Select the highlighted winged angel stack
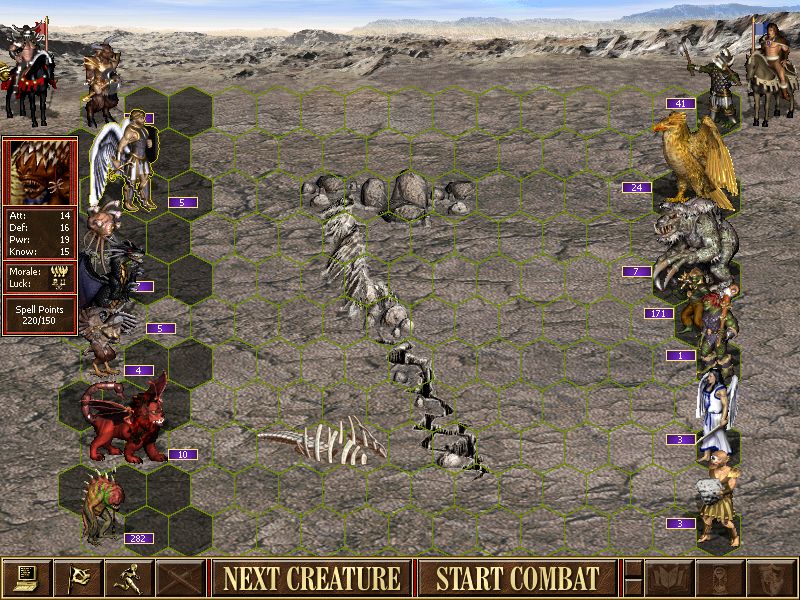800x600 pixels. (x=125, y=162)
